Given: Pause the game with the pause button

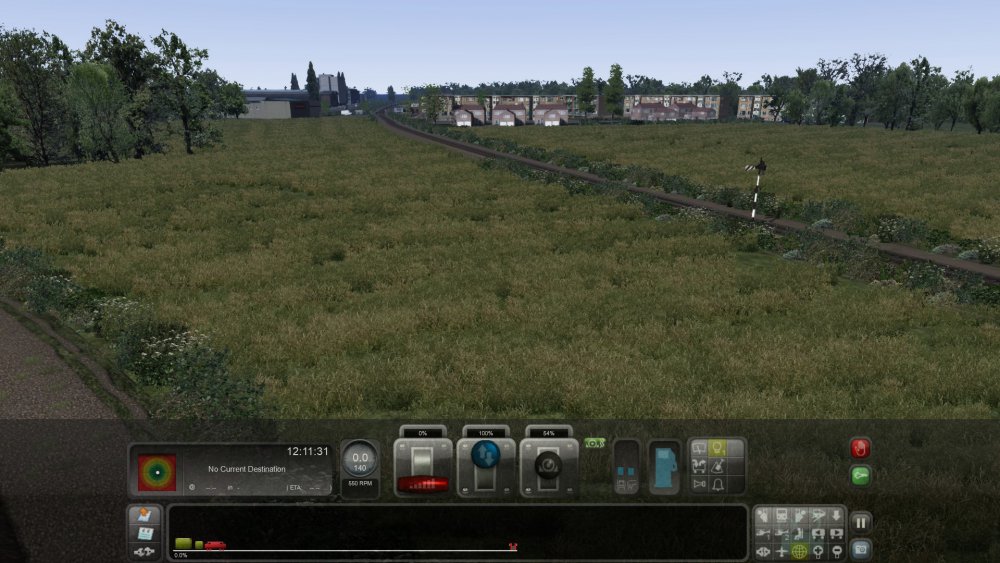Looking at the screenshot, I should 860,522.
